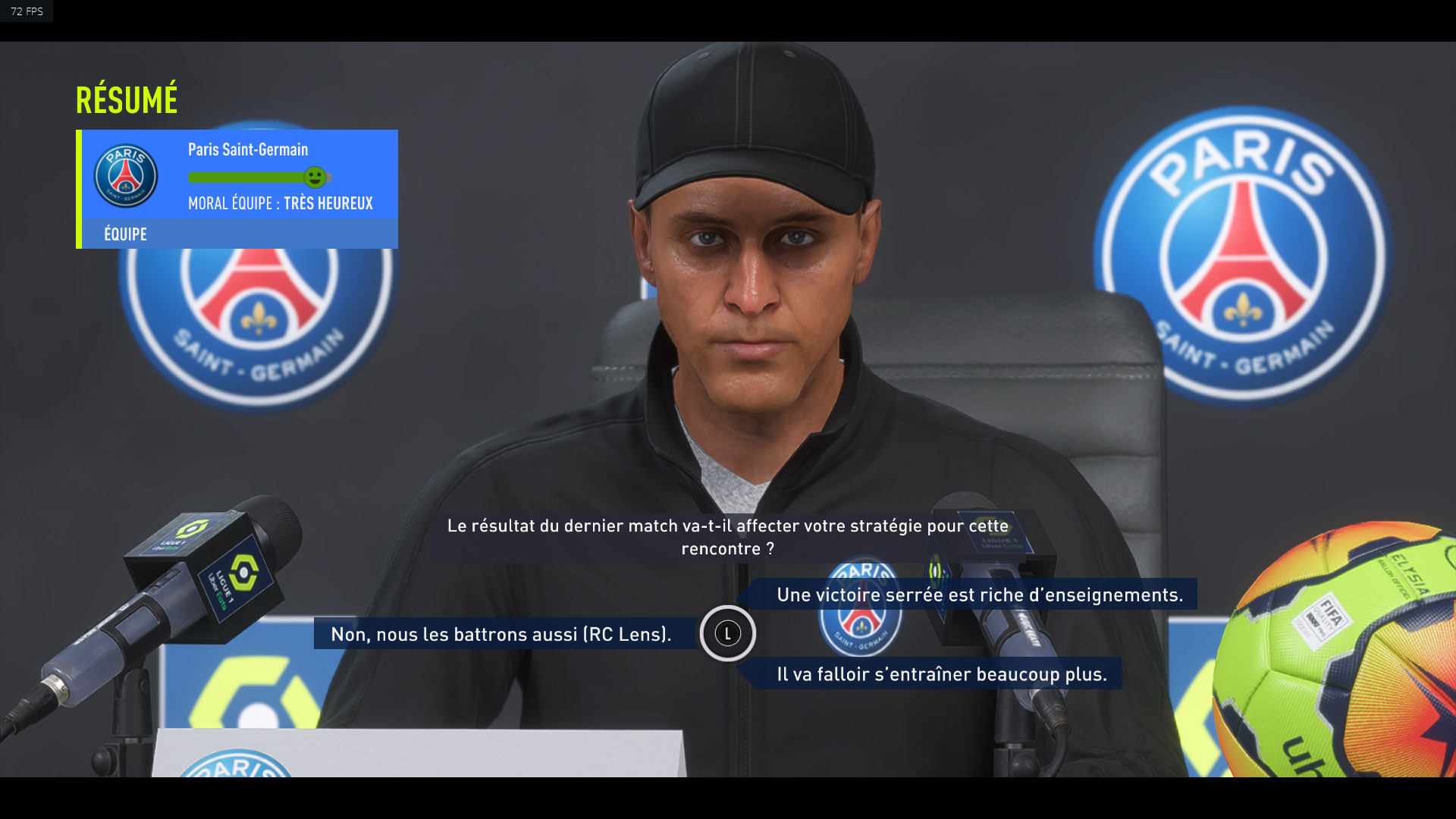Toggle the green happiness indicator on the morale bar
This screenshot has width=1456, height=819.
[x=316, y=177]
